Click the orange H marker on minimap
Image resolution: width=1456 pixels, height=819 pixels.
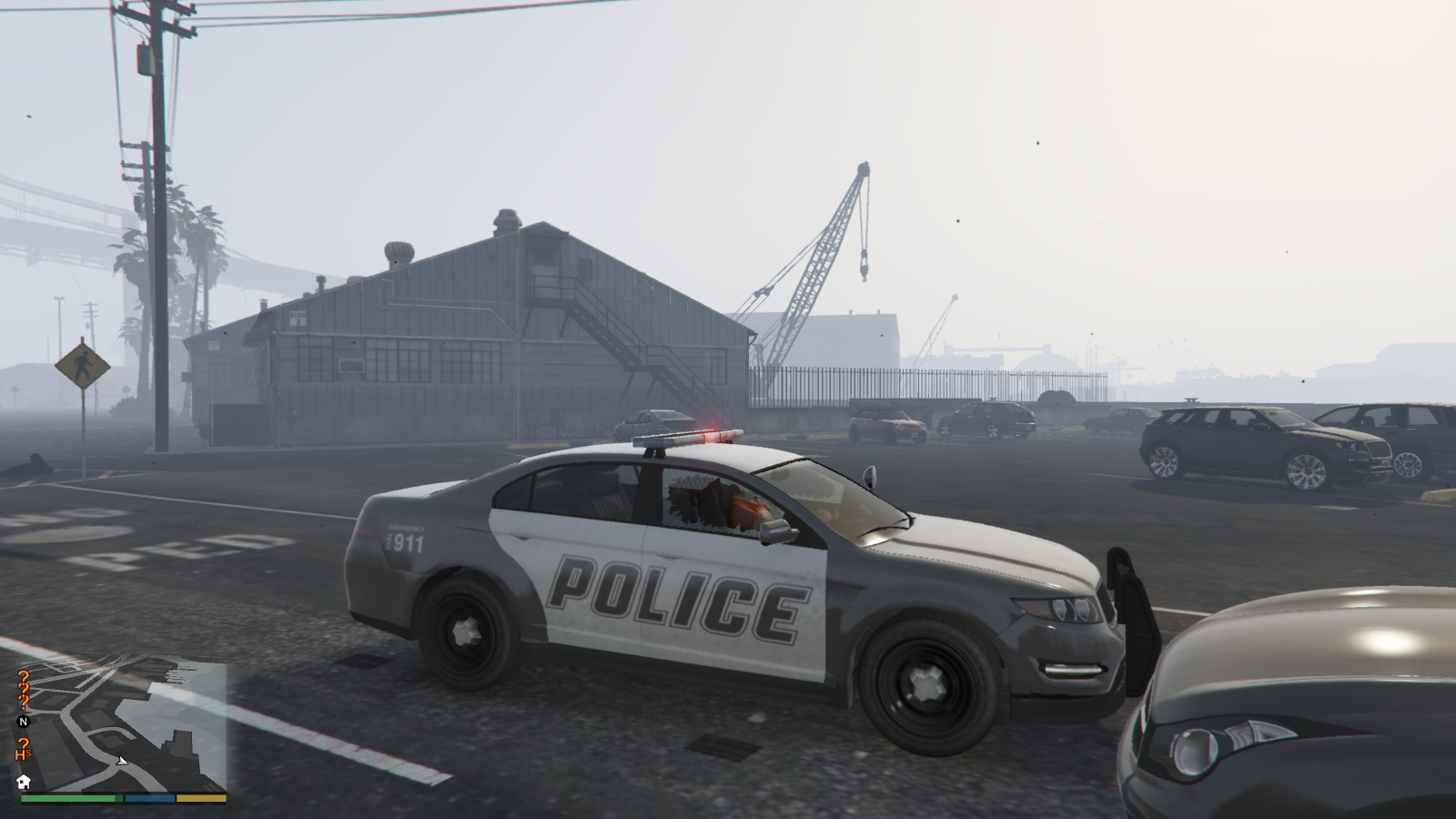pyautogui.click(x=23, y=750)
